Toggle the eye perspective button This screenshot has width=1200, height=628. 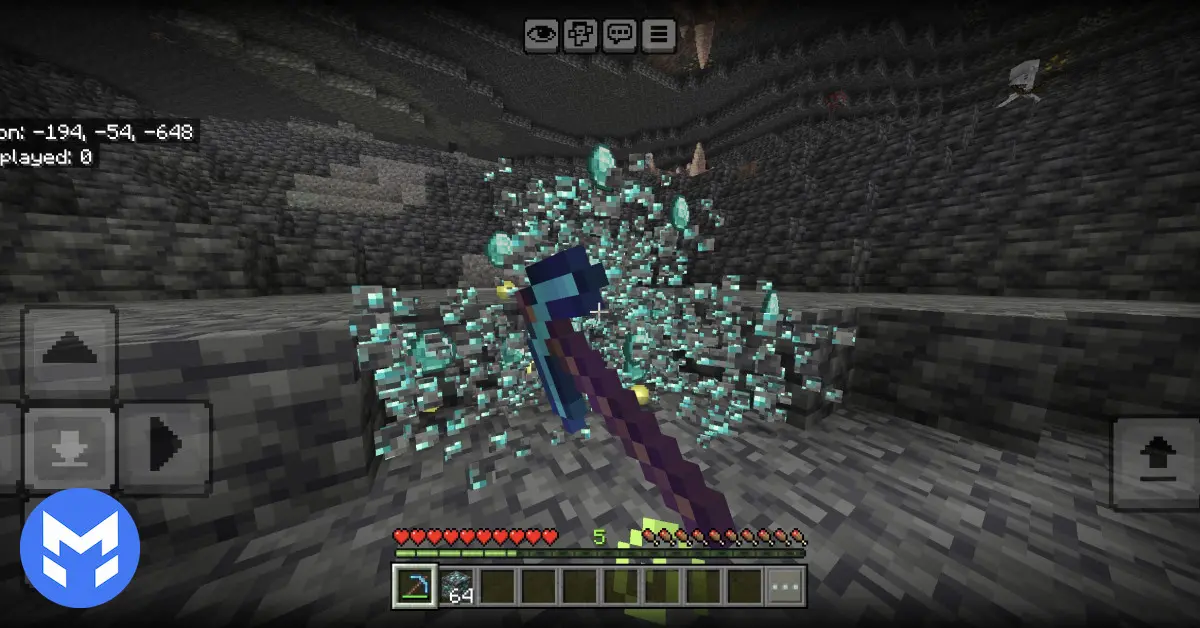point(542,34)
